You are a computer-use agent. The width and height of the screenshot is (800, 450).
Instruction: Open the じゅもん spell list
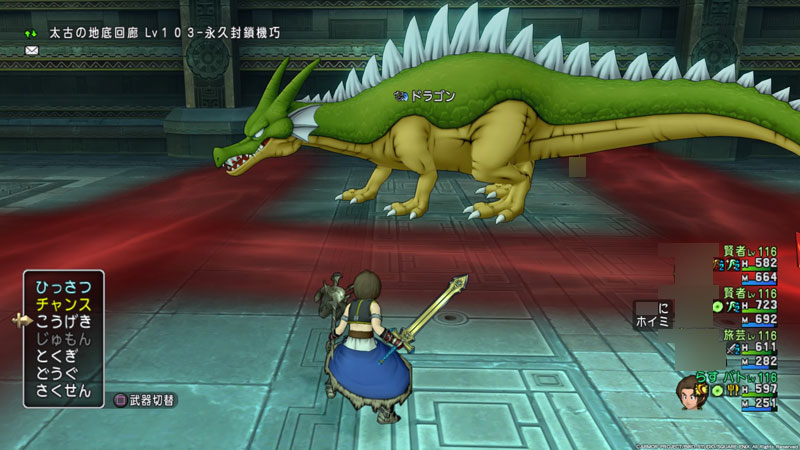[x=63, y=338]
